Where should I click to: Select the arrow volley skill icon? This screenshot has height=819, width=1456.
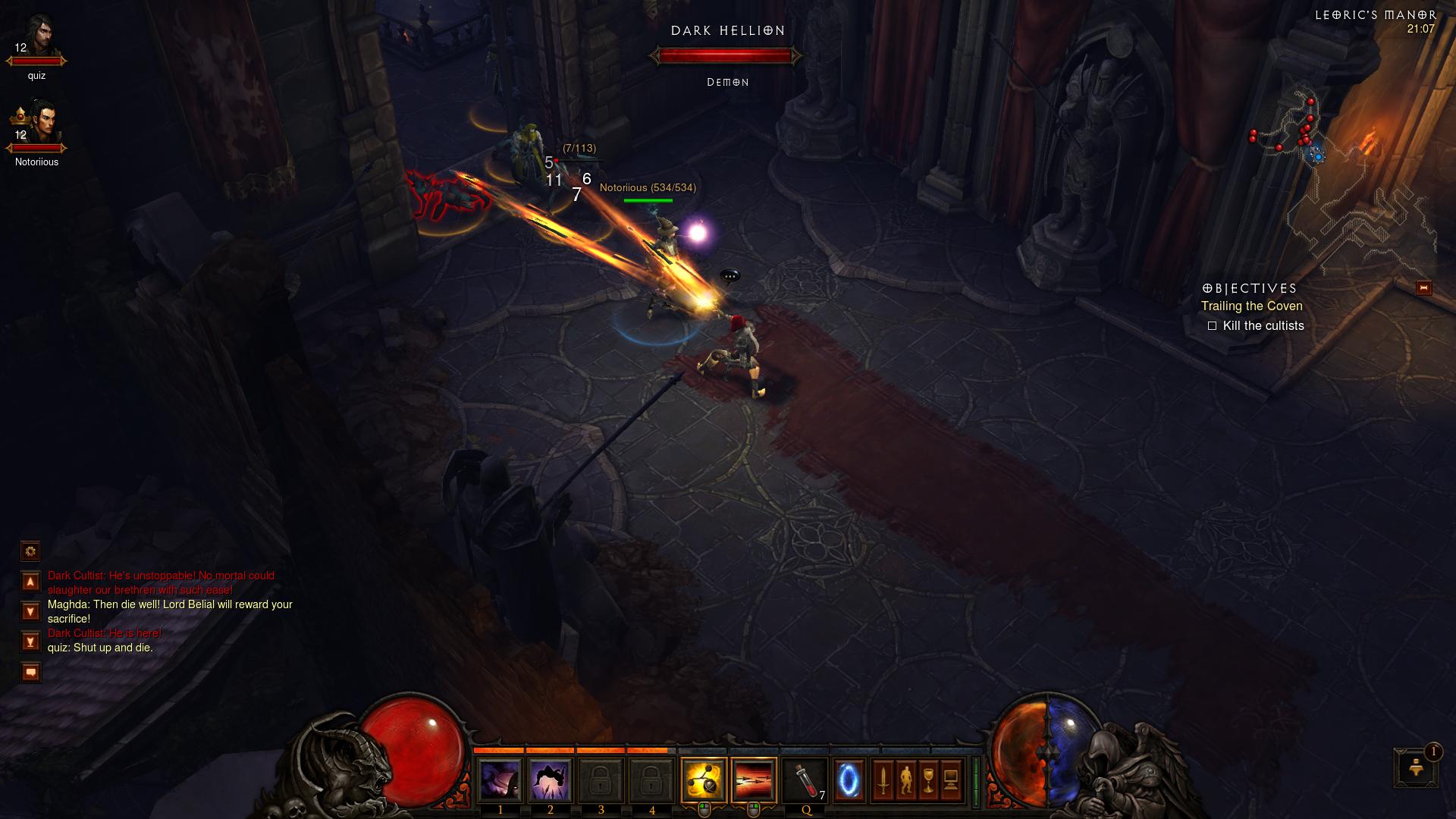754,780
